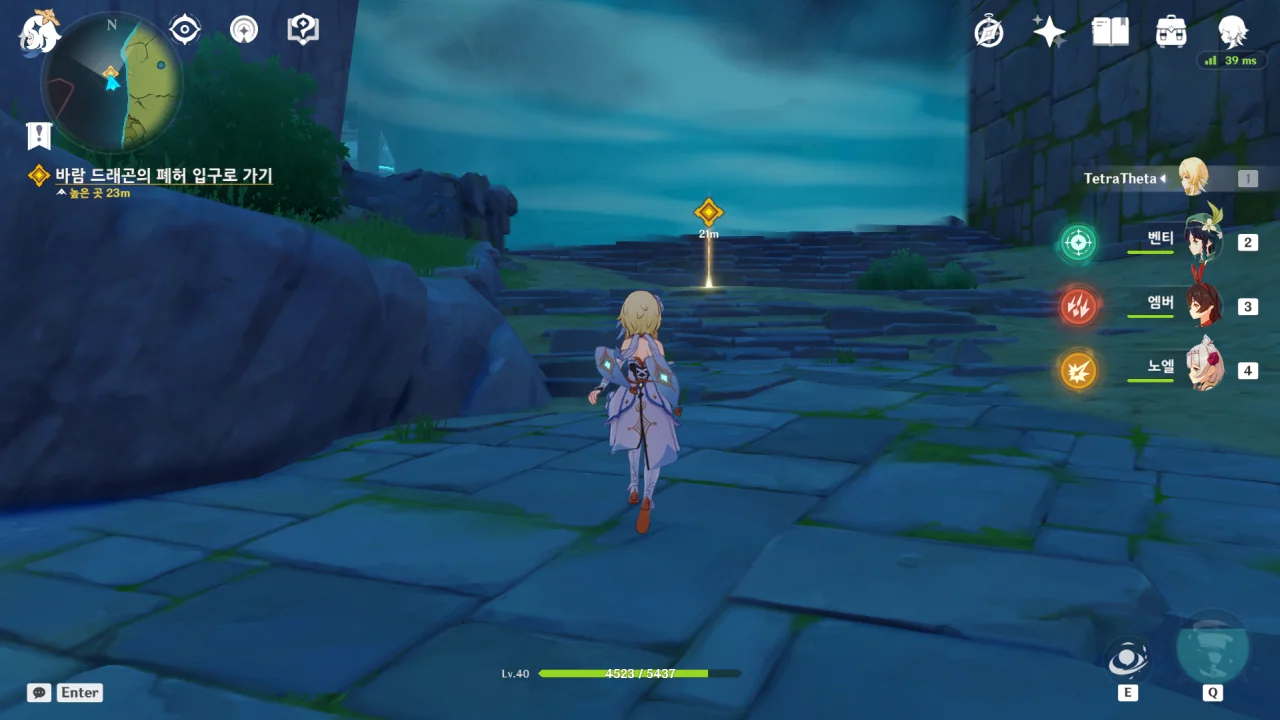Open the Paimon menu icon
1280x720 pixels.
[39, 31]
